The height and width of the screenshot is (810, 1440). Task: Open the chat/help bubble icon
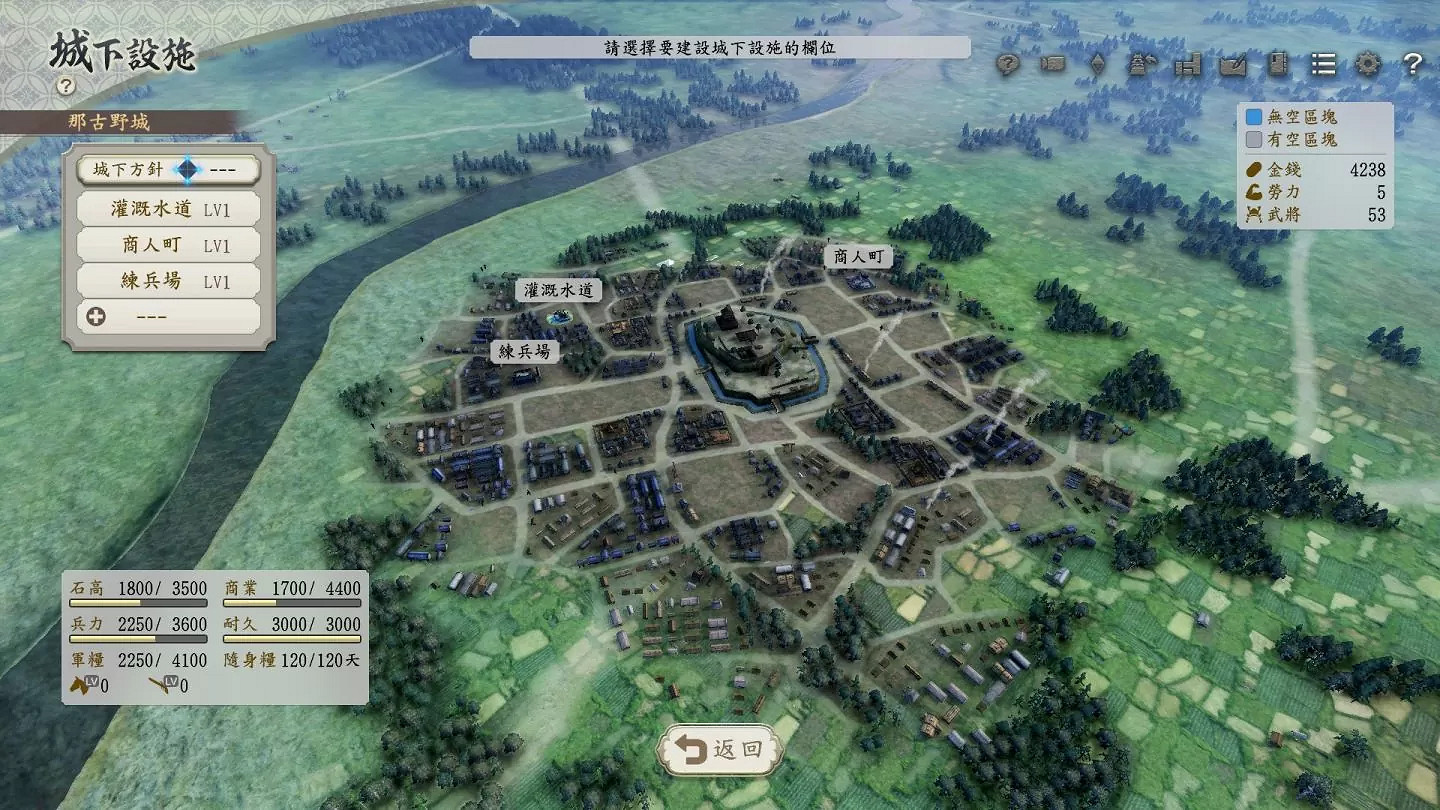[1008, 65]
